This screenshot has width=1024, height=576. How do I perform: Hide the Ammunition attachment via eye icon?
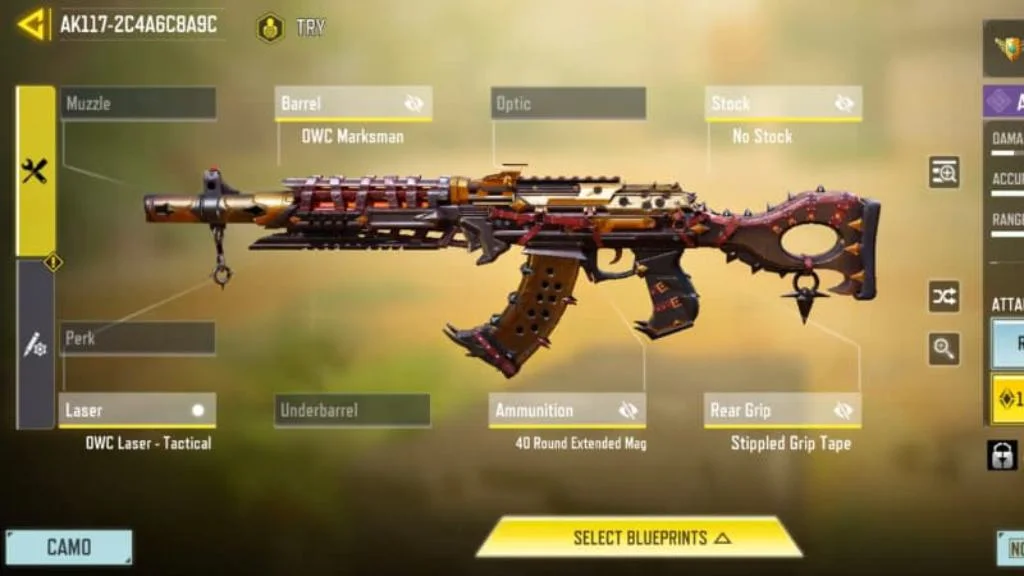click(628, 410)
